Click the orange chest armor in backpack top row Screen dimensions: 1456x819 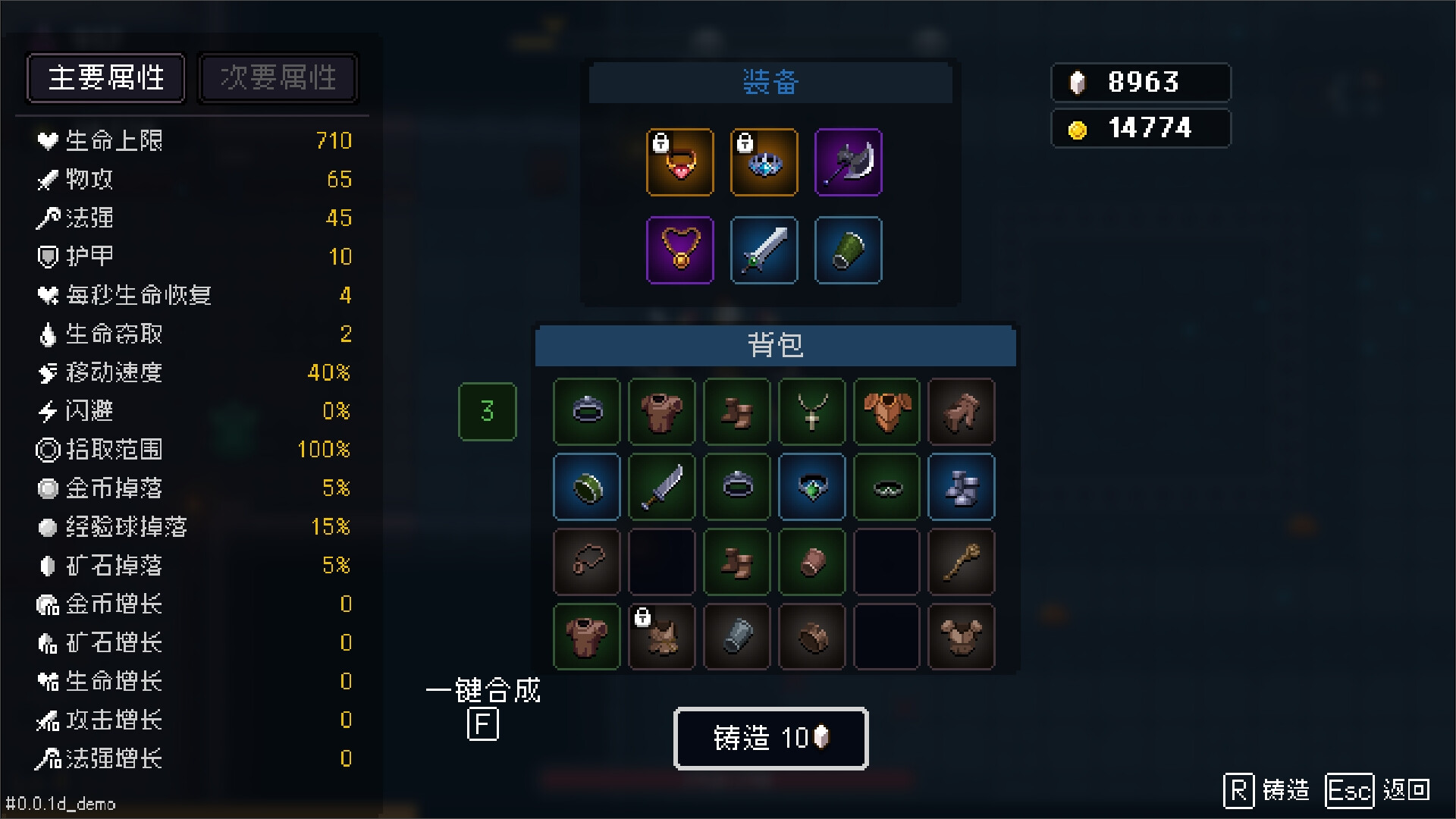point(886,412)
